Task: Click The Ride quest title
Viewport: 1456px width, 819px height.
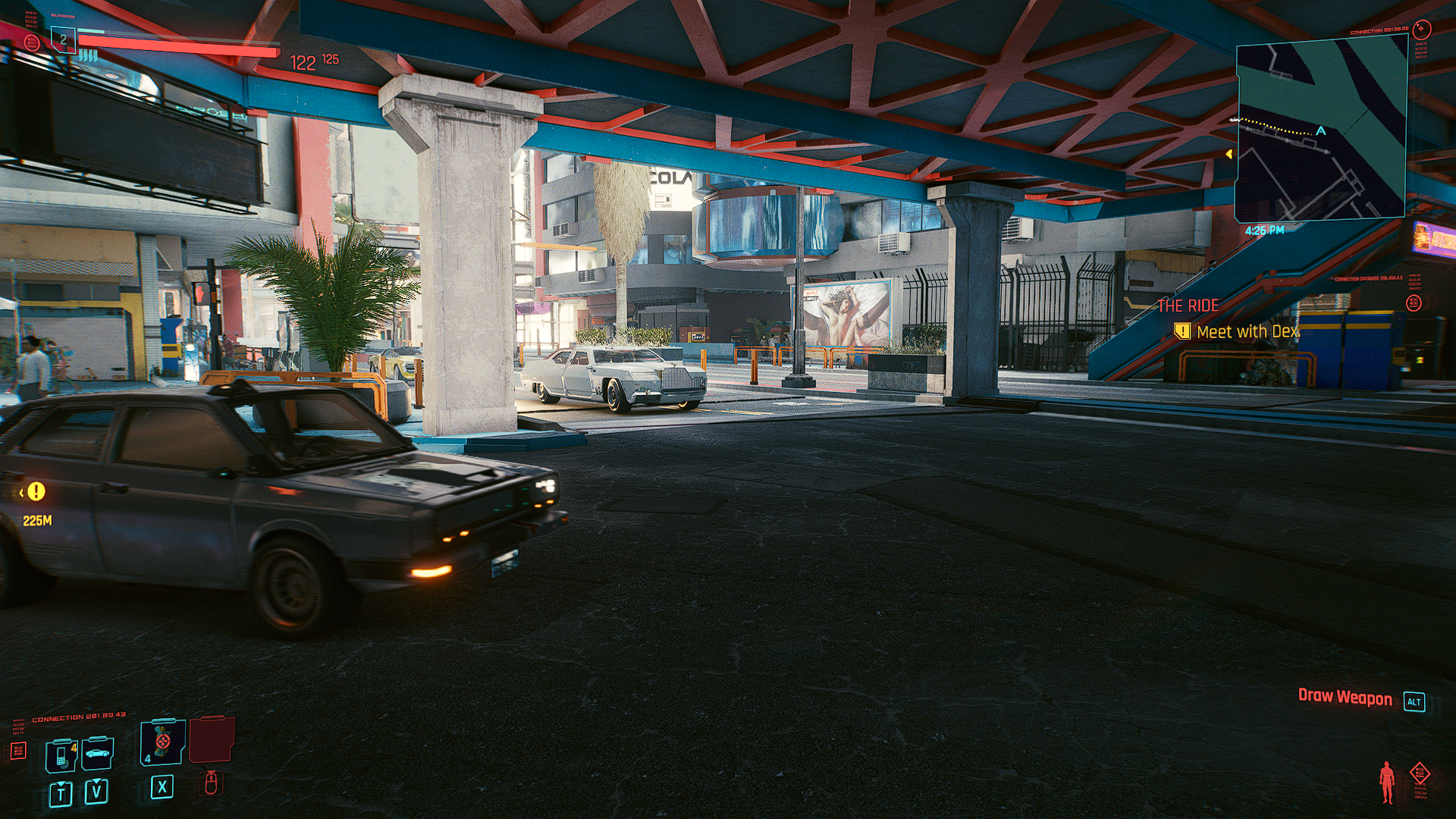Action: [1188, 306]
